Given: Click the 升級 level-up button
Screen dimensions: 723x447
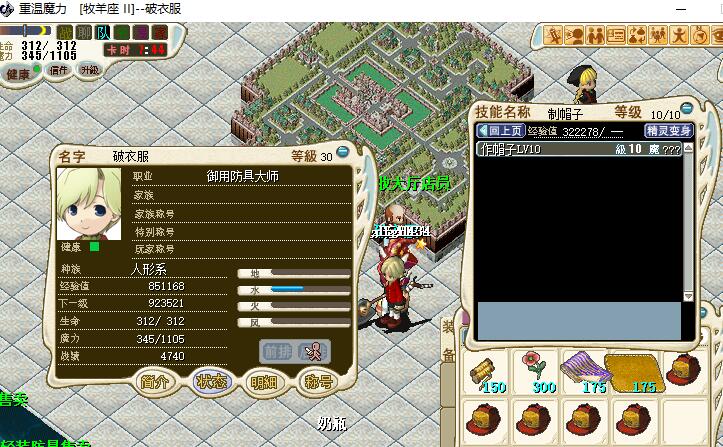Looking at the screenshot, I should (x=90, y=70).
